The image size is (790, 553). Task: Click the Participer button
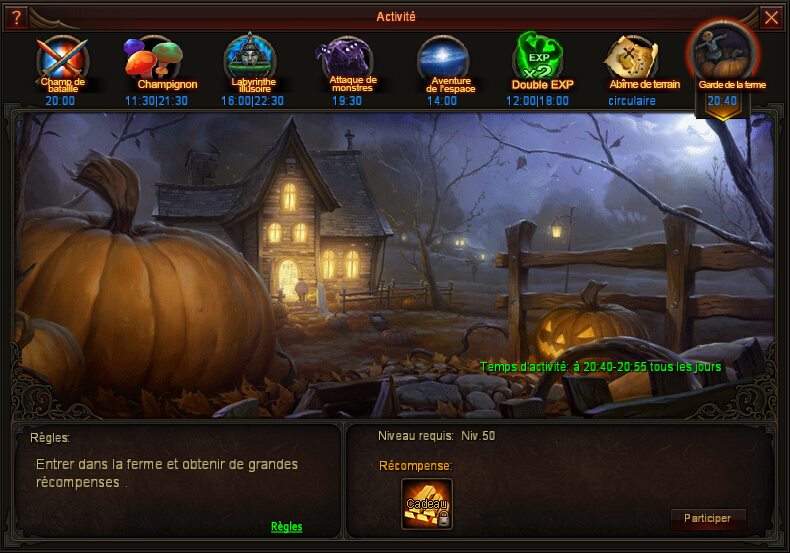pyautogui.click(x=708, y=519)
